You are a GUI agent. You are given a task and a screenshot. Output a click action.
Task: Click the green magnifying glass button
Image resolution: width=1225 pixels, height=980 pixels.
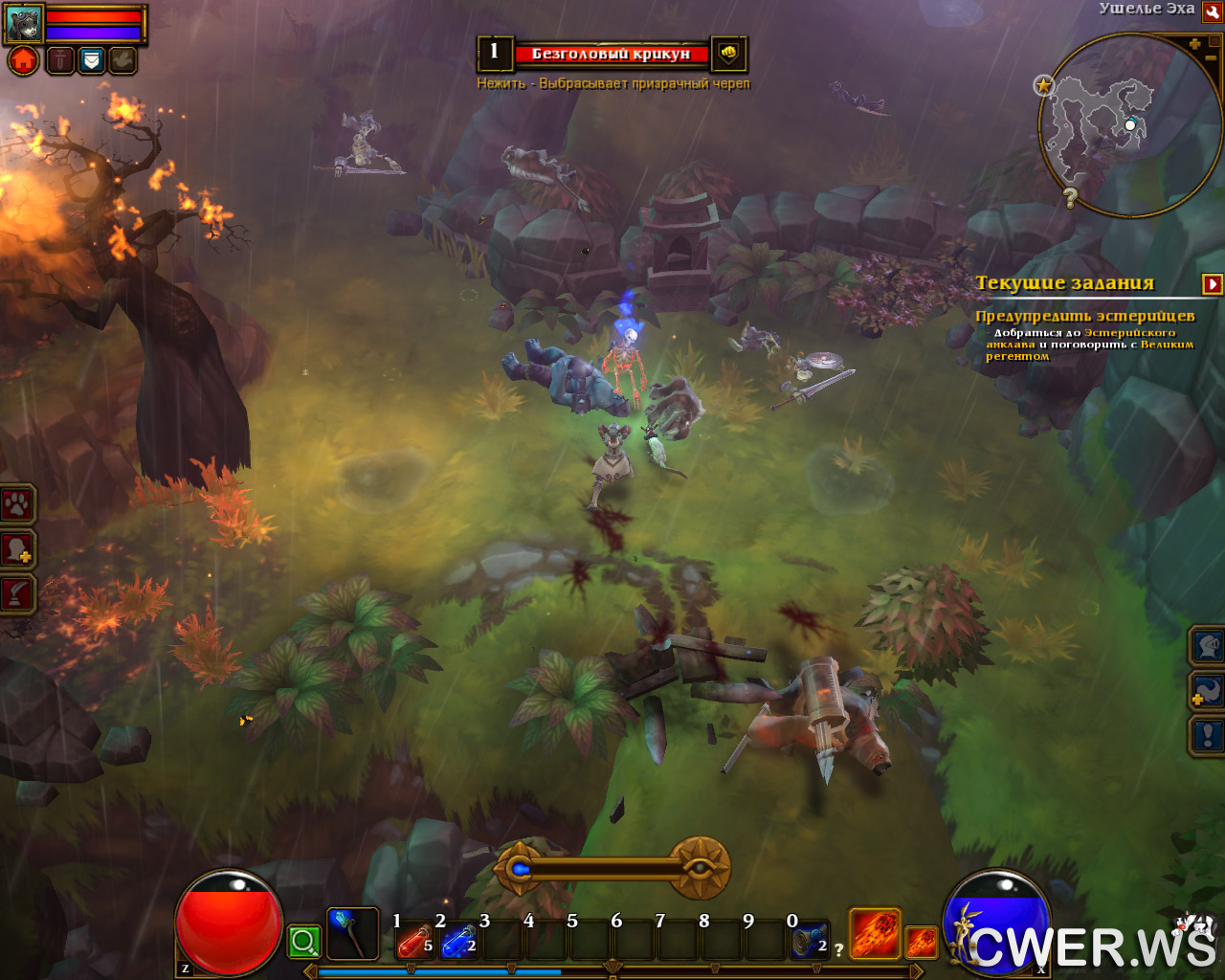click(304, 942)
